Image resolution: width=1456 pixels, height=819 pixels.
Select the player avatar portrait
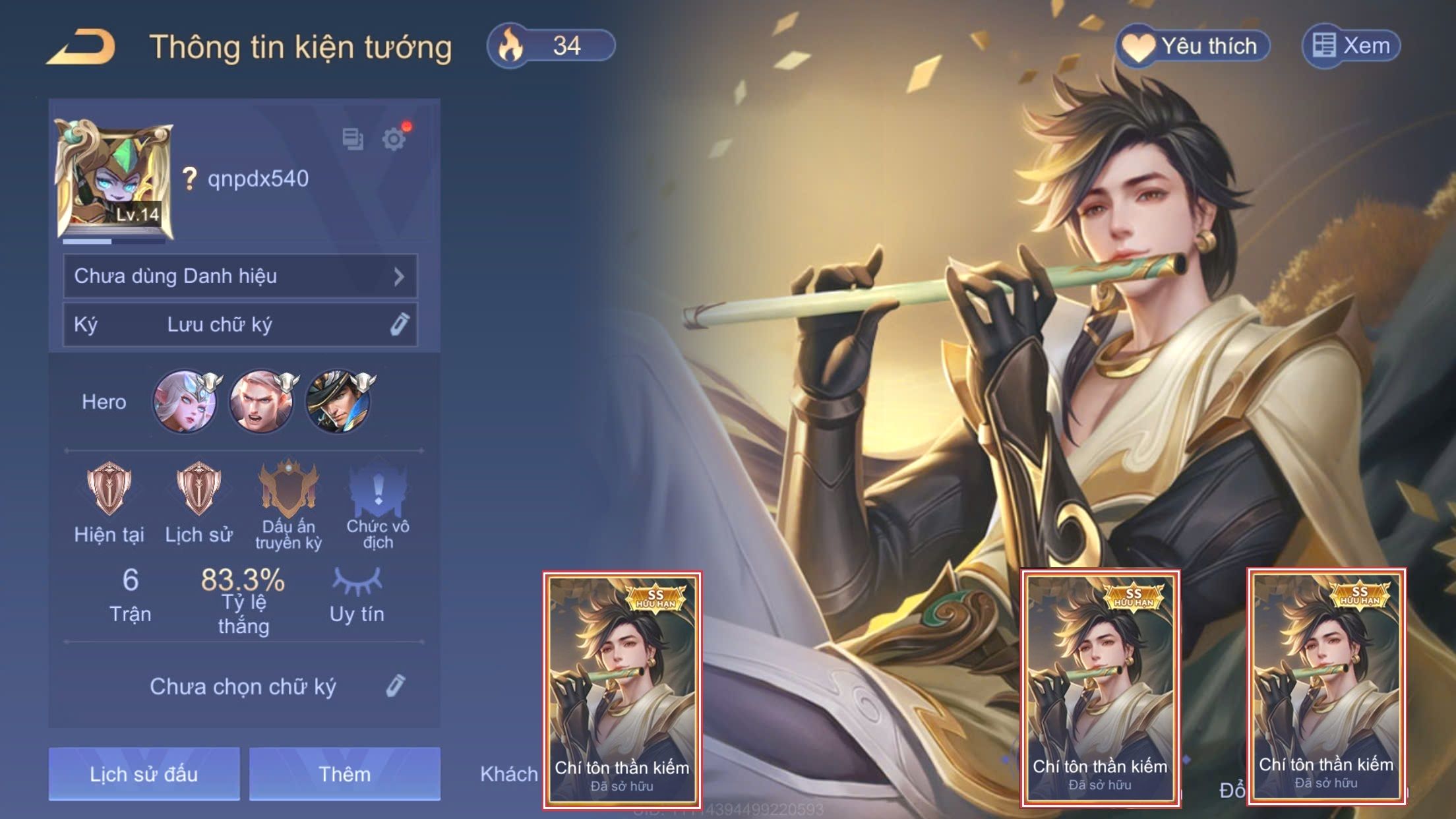pos(114,179)
